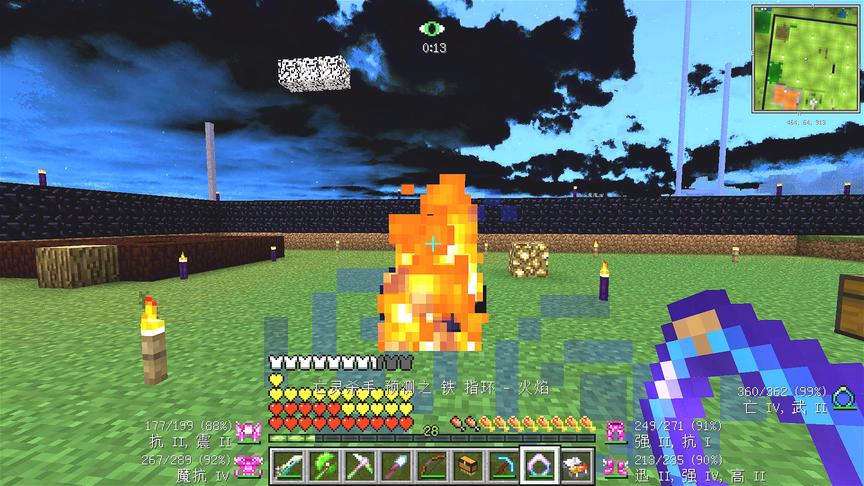Viewport: 864px width, 486px height.
Task: Choose the pickaxe in the hotbar
Action: pos(359,464)
